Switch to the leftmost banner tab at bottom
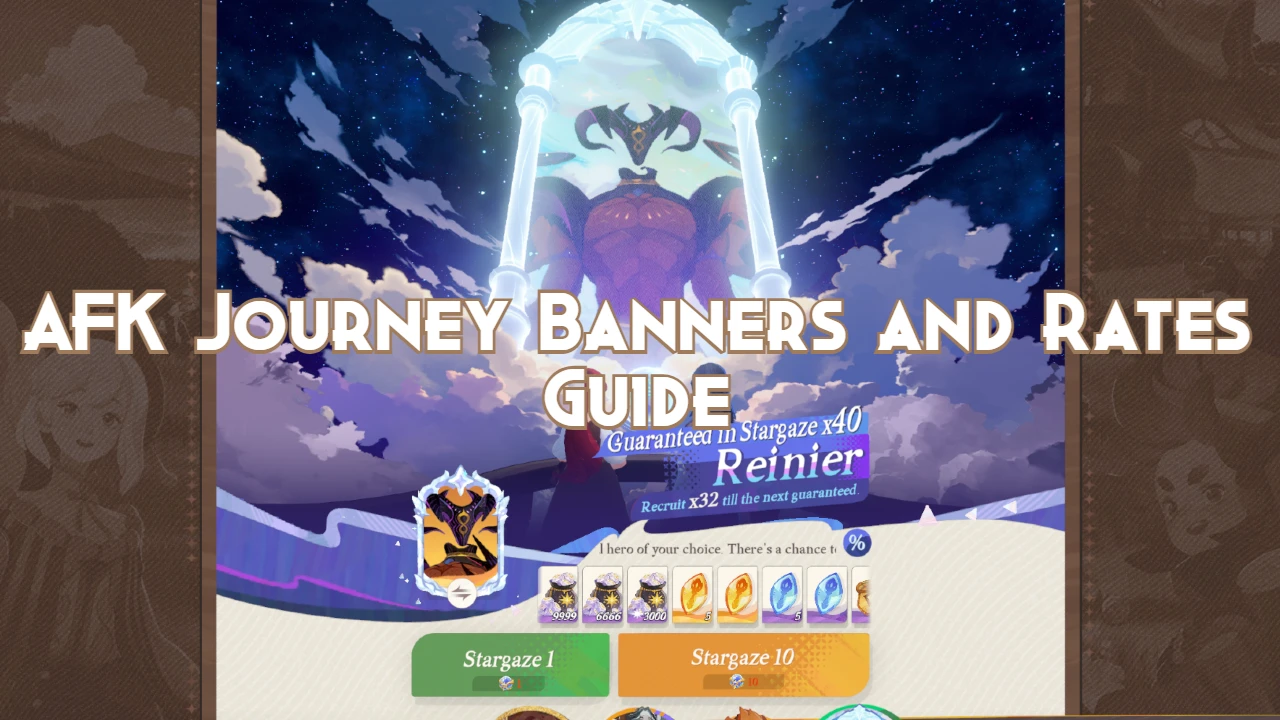This screenshot has width=1280, height=720. (x=532, y=715)
